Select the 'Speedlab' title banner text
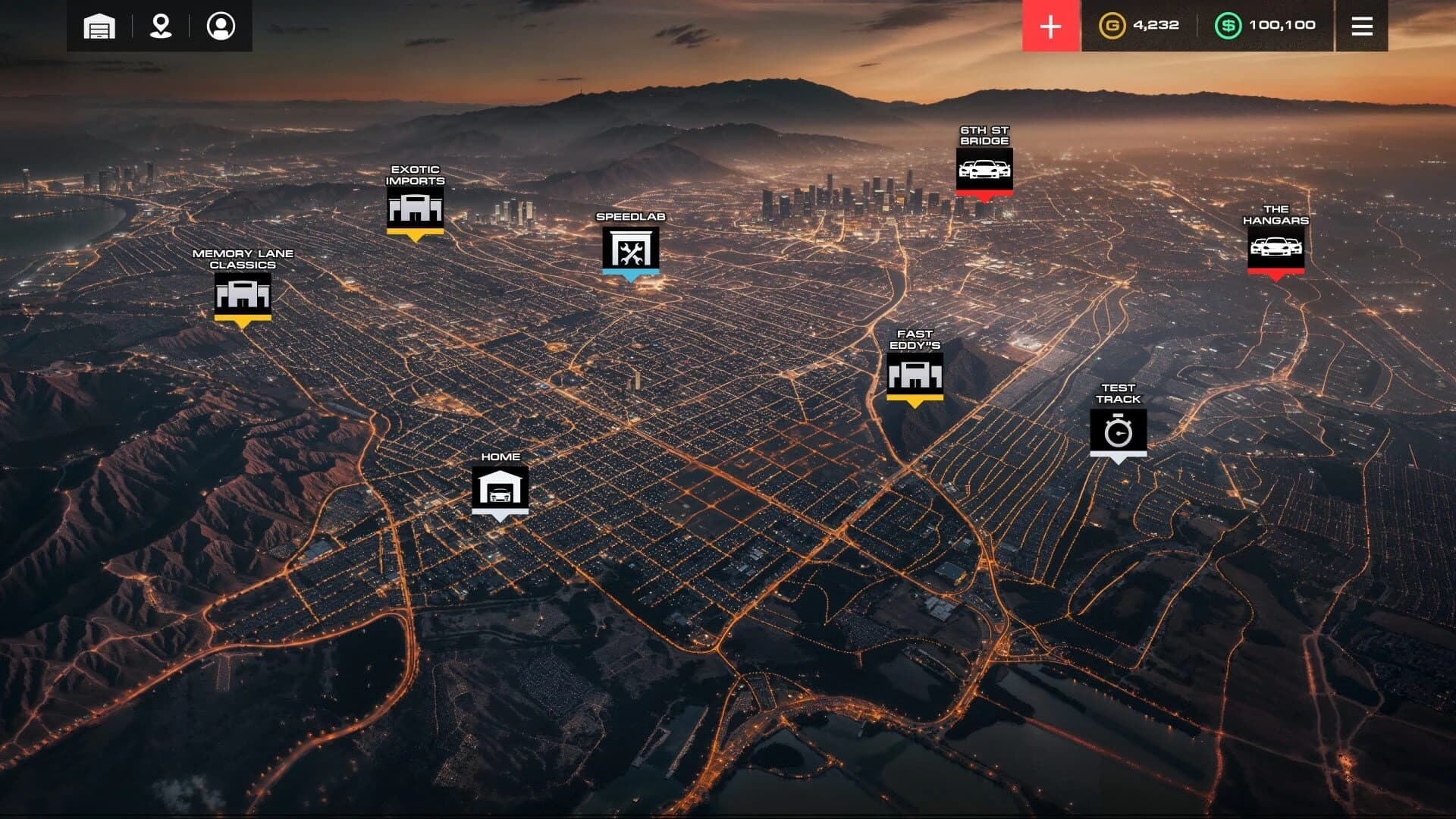This screenshot has width=1456, height=819. point(631,217)
